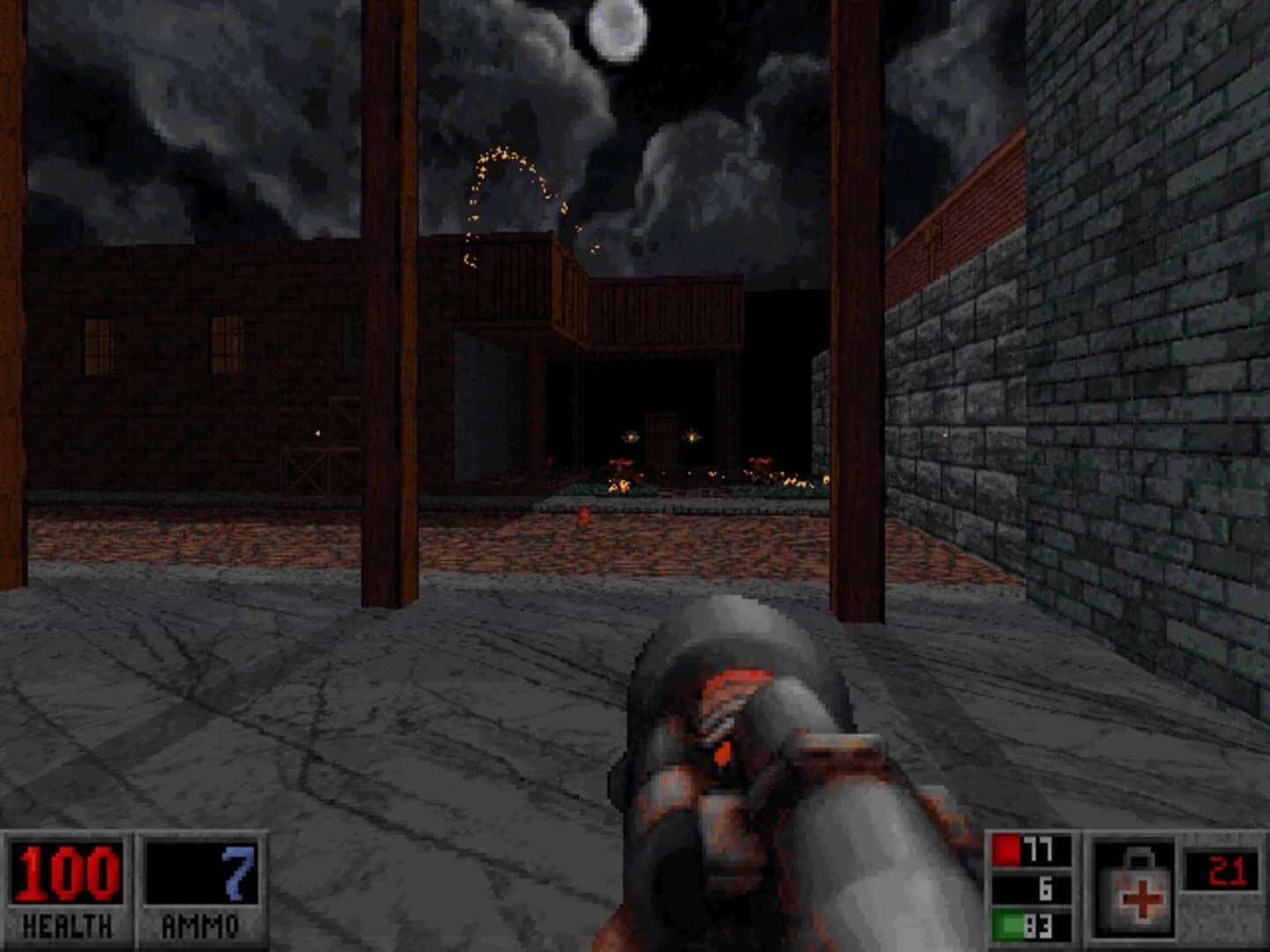Click the flaming cross on the medkit
The height and width of the screenshot is (952, 1270).
(1139, 899)
